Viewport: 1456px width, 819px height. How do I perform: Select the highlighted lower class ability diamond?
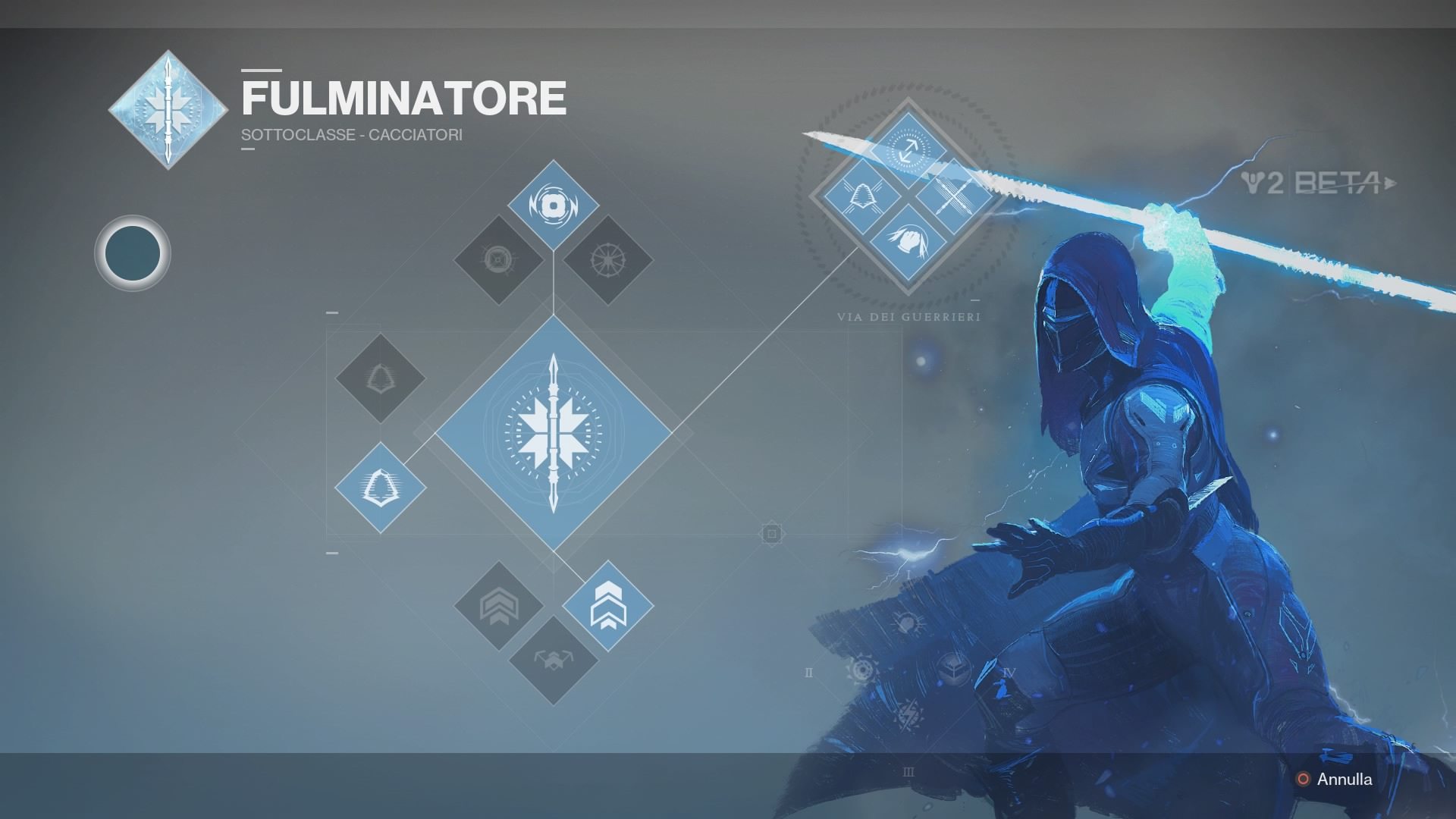click(381, 488)
